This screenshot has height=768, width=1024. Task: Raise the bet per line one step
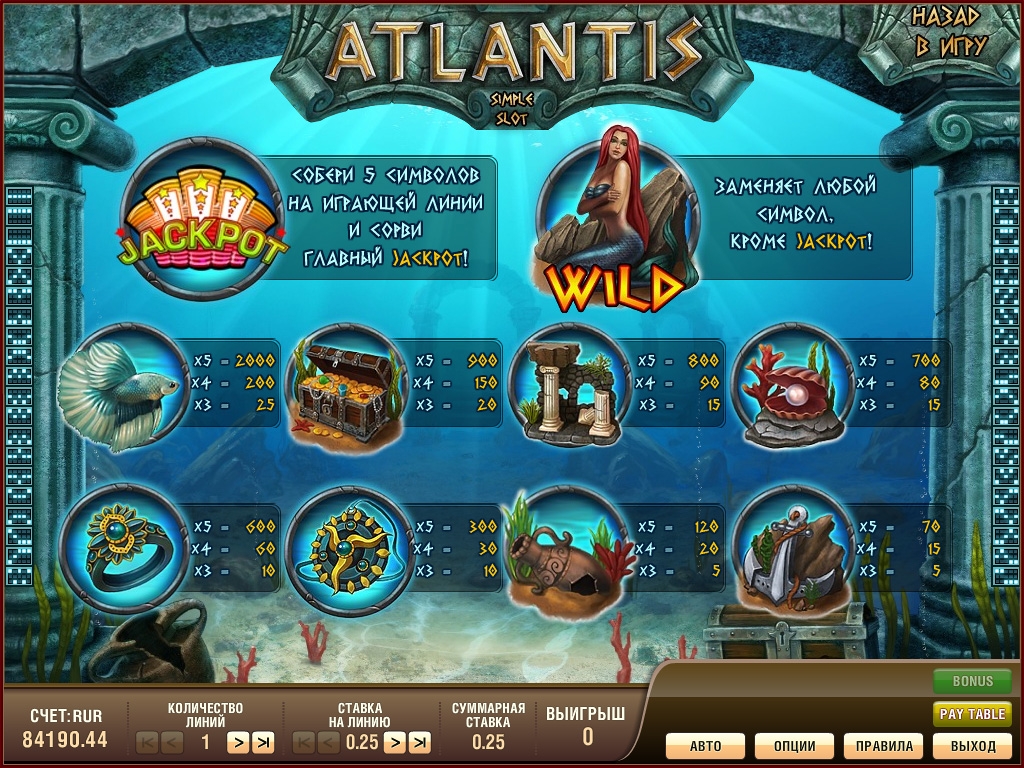[395, 742]
